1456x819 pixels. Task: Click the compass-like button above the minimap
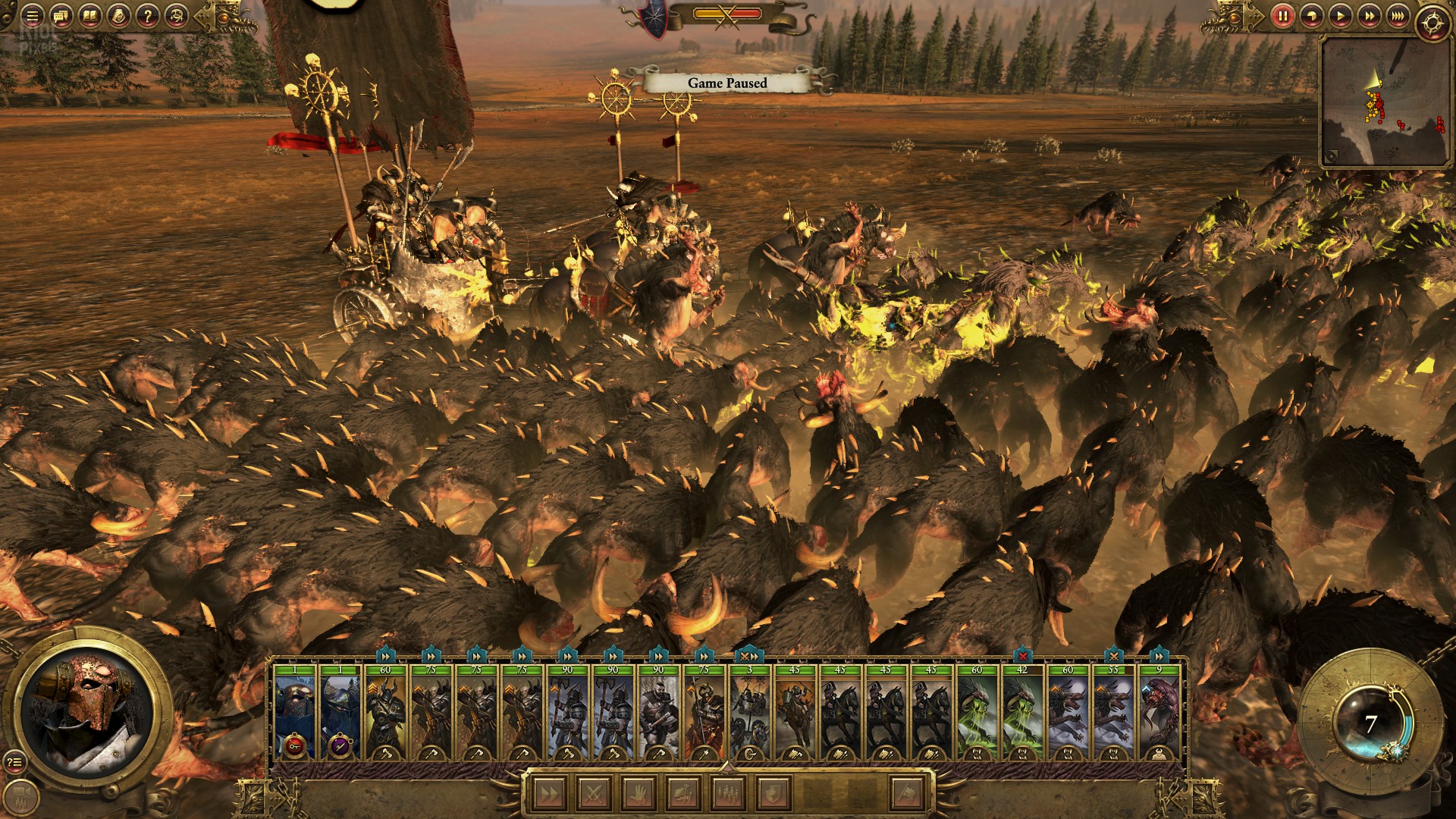[1432, 23]
